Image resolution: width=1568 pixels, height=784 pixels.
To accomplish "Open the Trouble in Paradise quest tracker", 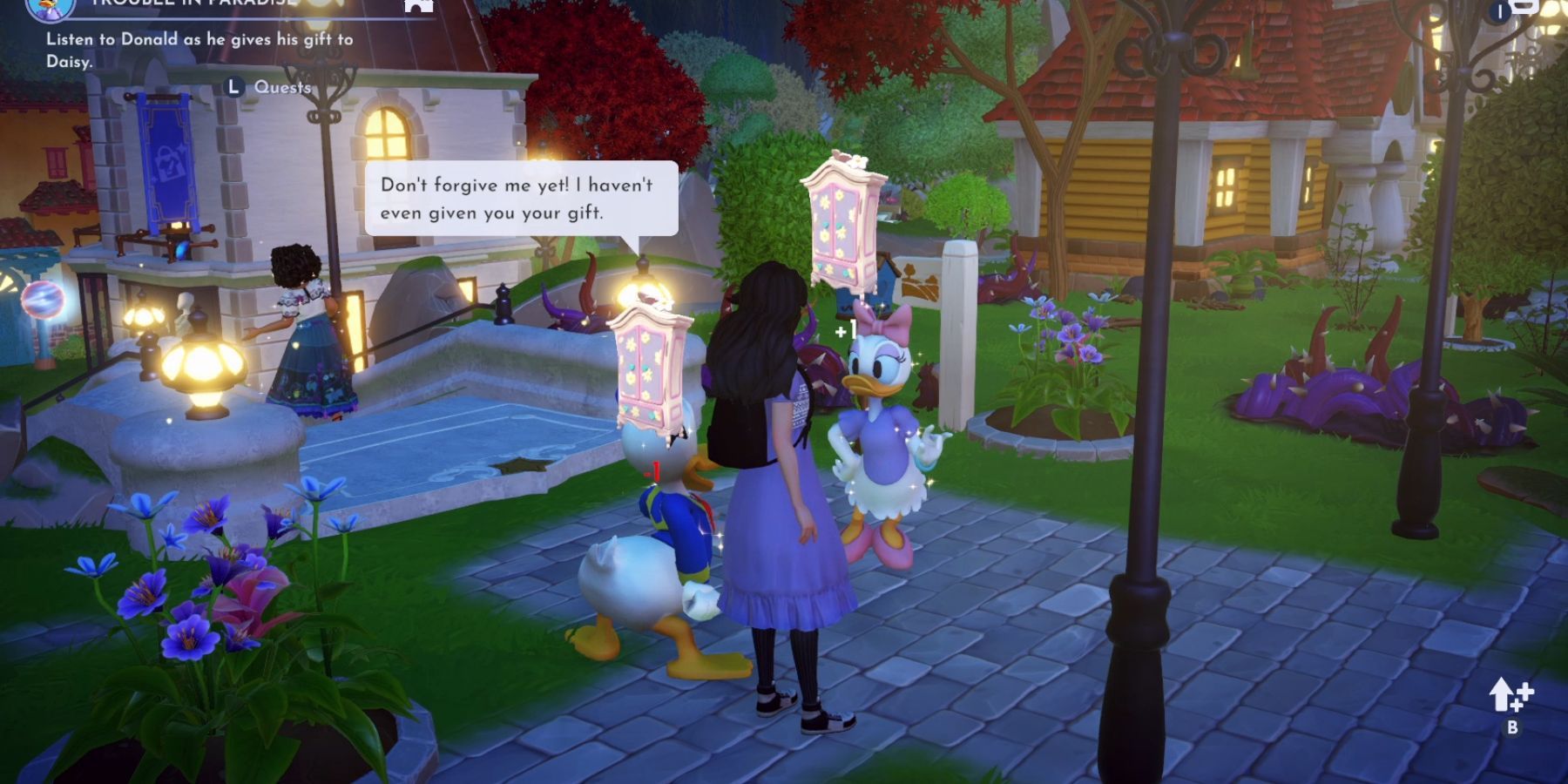I will 193,3.
